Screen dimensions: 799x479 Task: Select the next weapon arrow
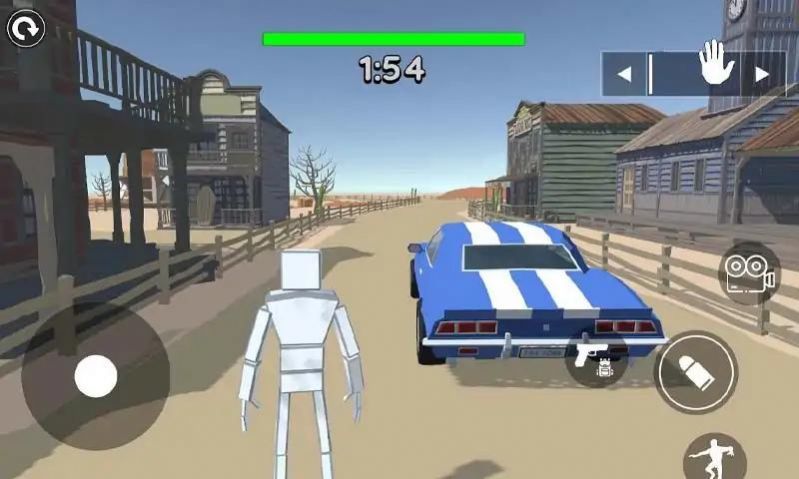tap(762, 74)
